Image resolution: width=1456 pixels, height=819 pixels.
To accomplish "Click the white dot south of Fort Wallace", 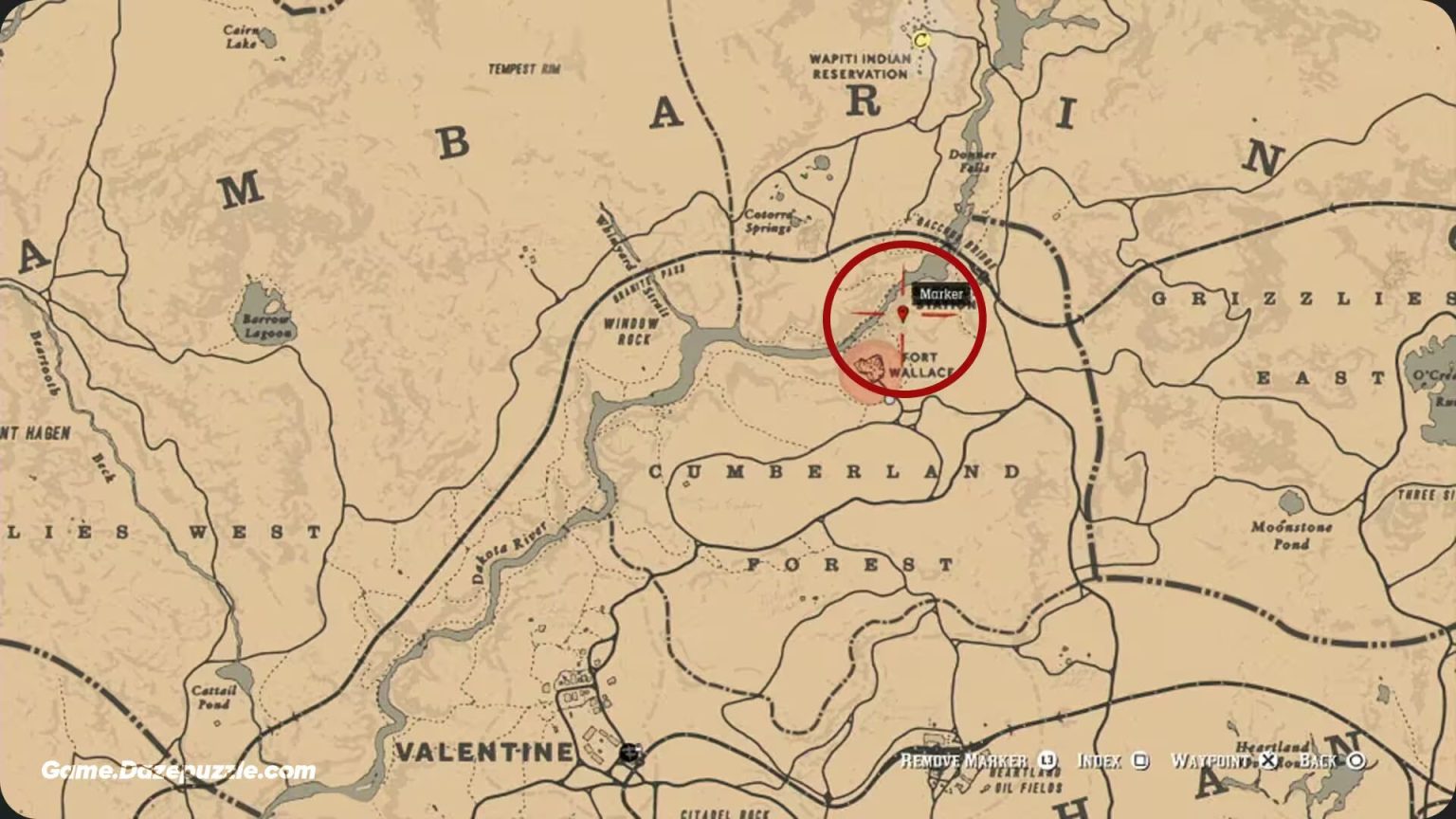I will tap(889, 402).
